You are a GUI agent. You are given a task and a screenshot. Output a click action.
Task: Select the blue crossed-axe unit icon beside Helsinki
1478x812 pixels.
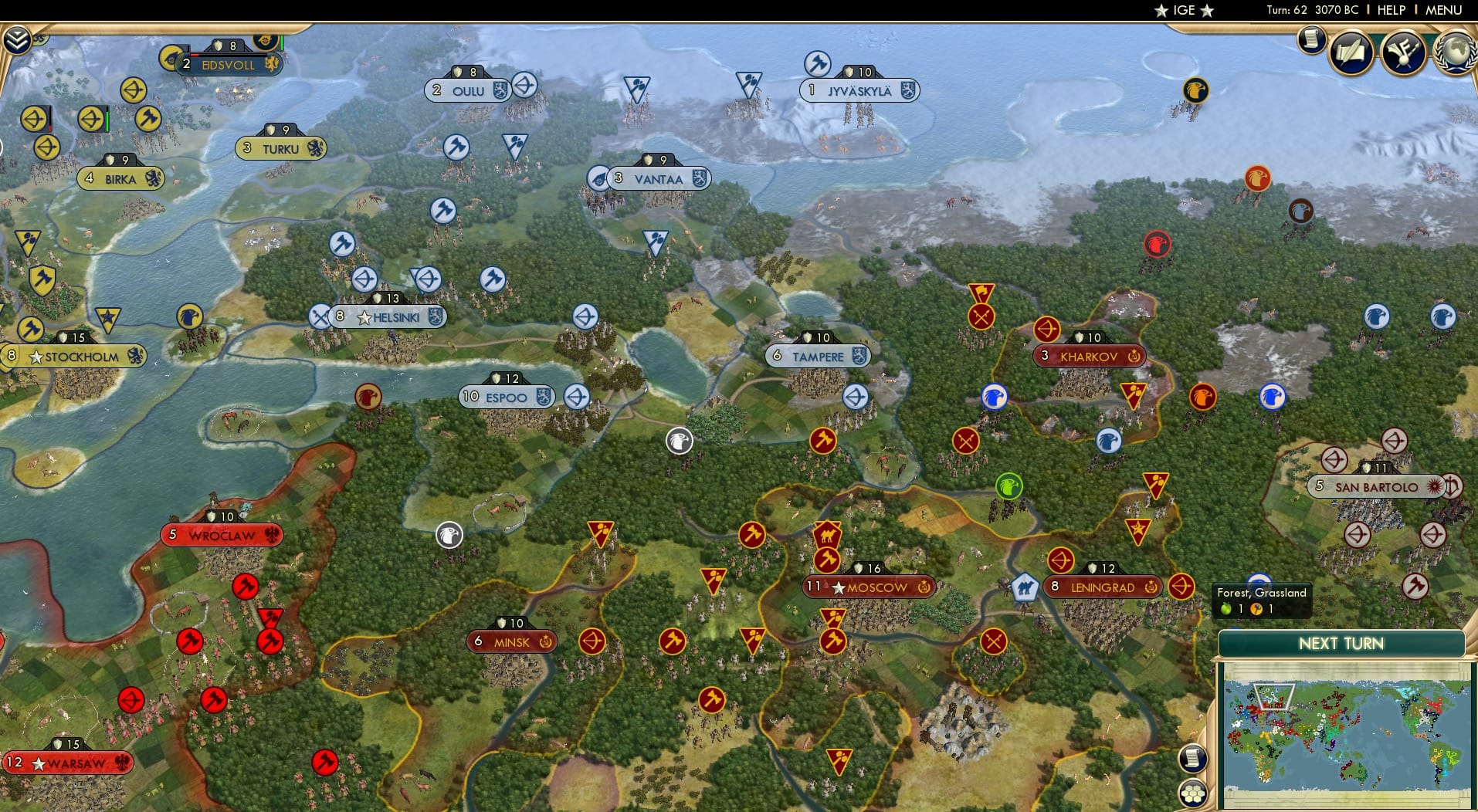318,315
